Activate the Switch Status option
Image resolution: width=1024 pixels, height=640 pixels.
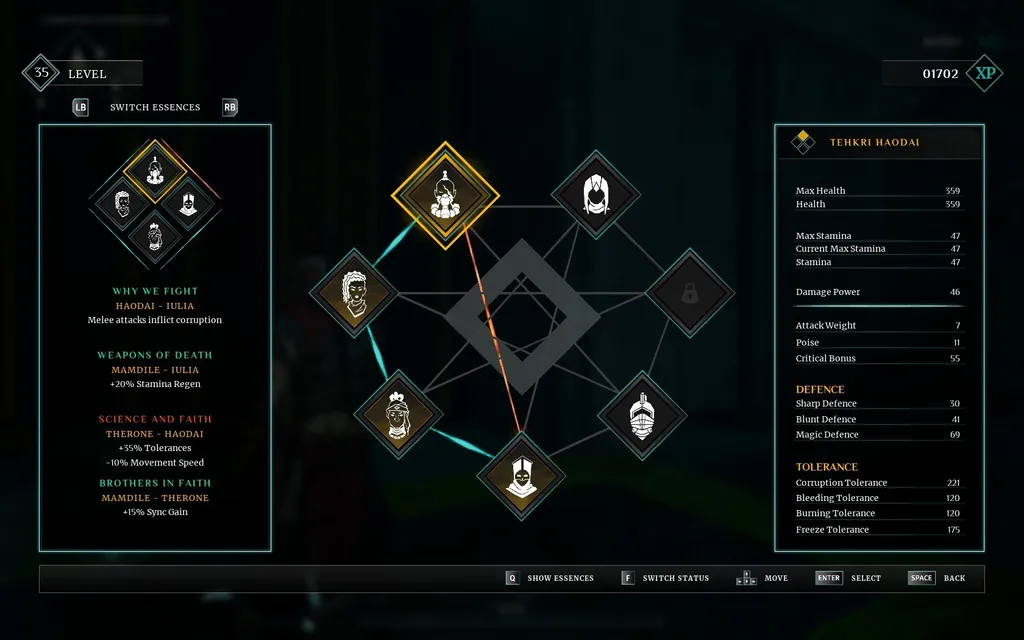coord(675,578)
